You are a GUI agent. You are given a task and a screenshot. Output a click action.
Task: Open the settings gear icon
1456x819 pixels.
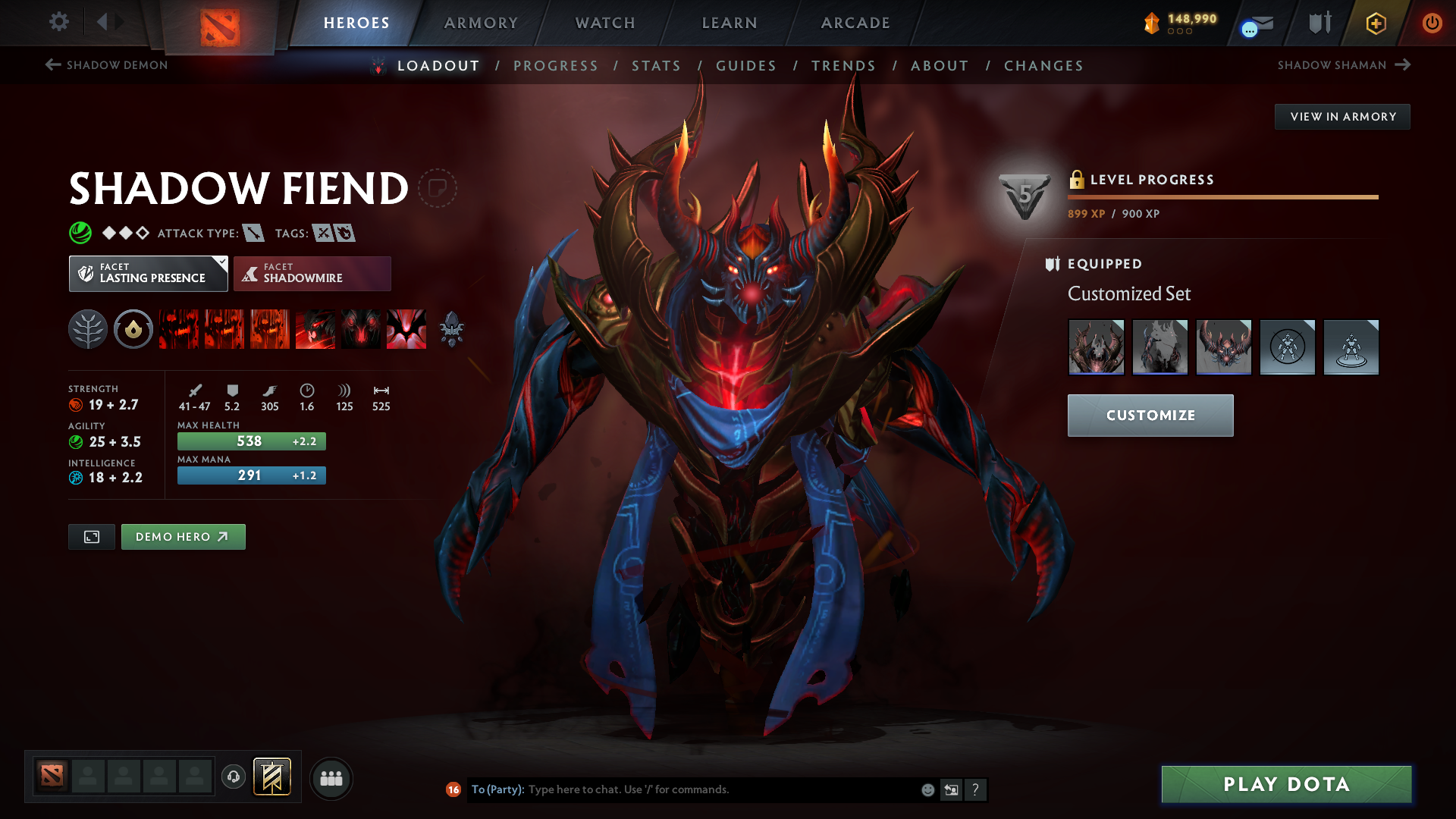click(x=59, y=23)
